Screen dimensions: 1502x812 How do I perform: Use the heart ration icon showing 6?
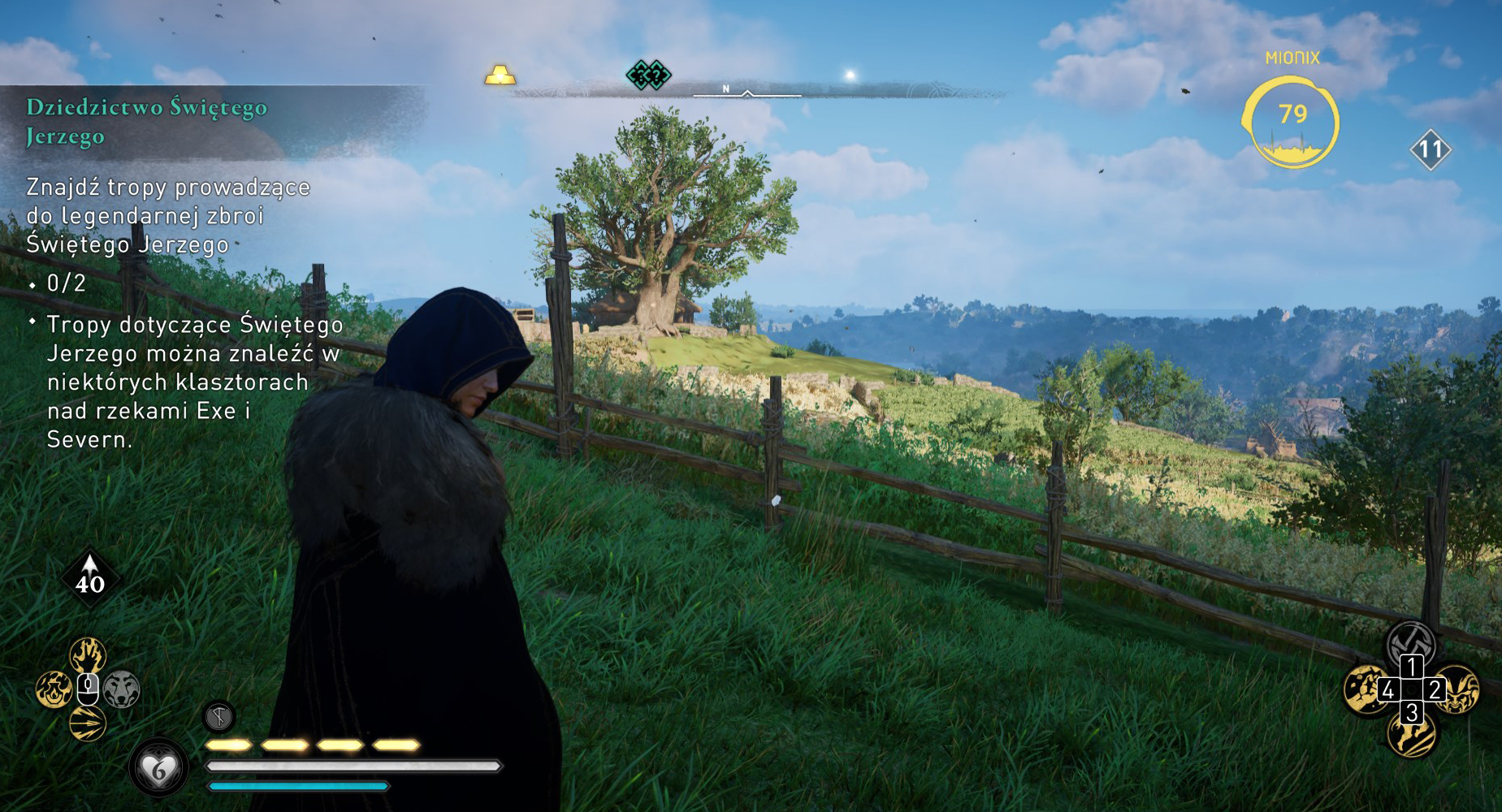[x=158, y=767]
